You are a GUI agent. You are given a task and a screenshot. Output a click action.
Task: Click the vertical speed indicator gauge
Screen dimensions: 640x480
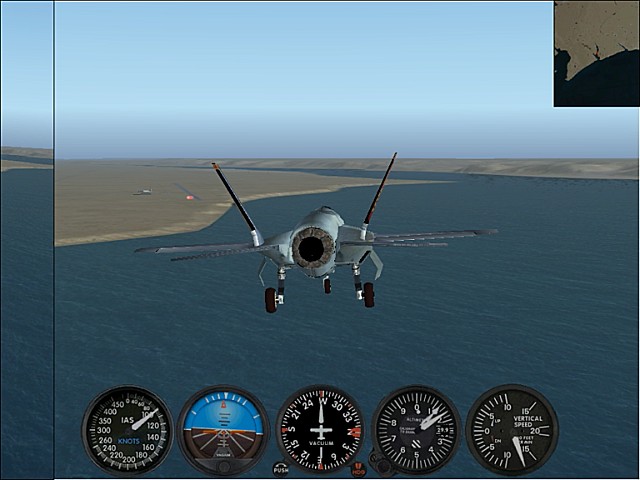click(x=512, y=430)
